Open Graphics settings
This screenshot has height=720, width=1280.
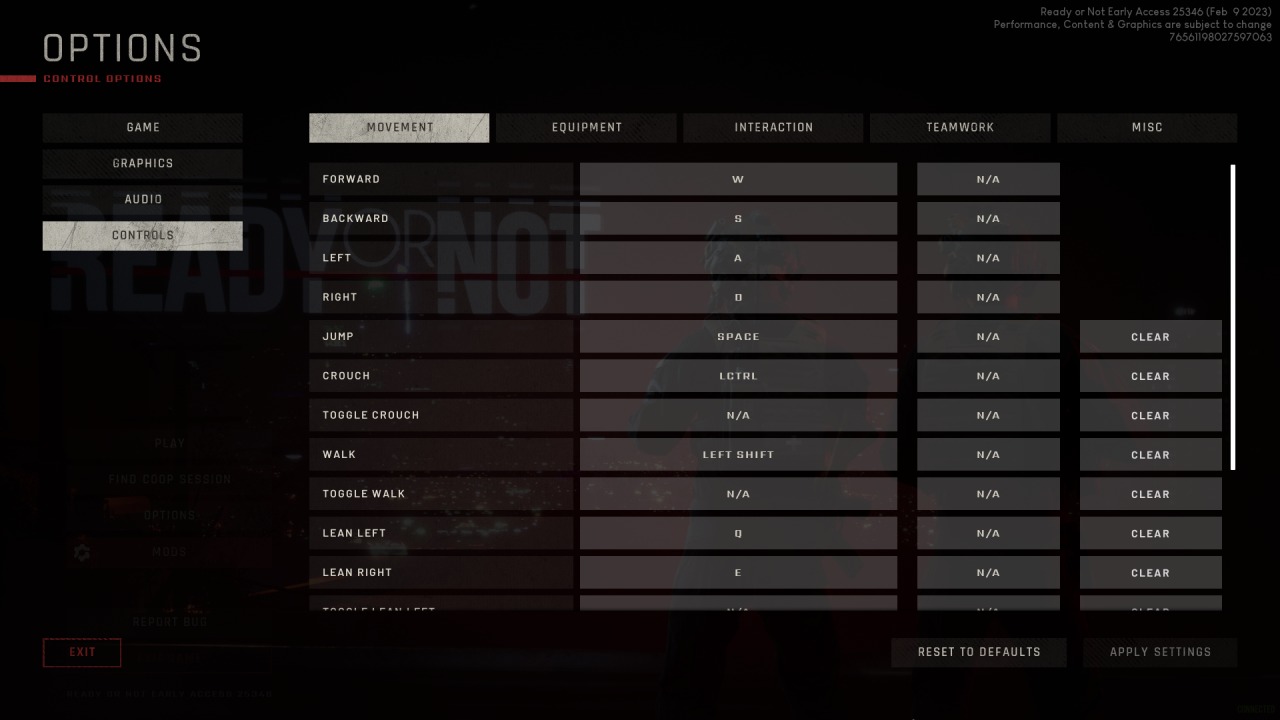pyautogui.click(x=142, y=163)
